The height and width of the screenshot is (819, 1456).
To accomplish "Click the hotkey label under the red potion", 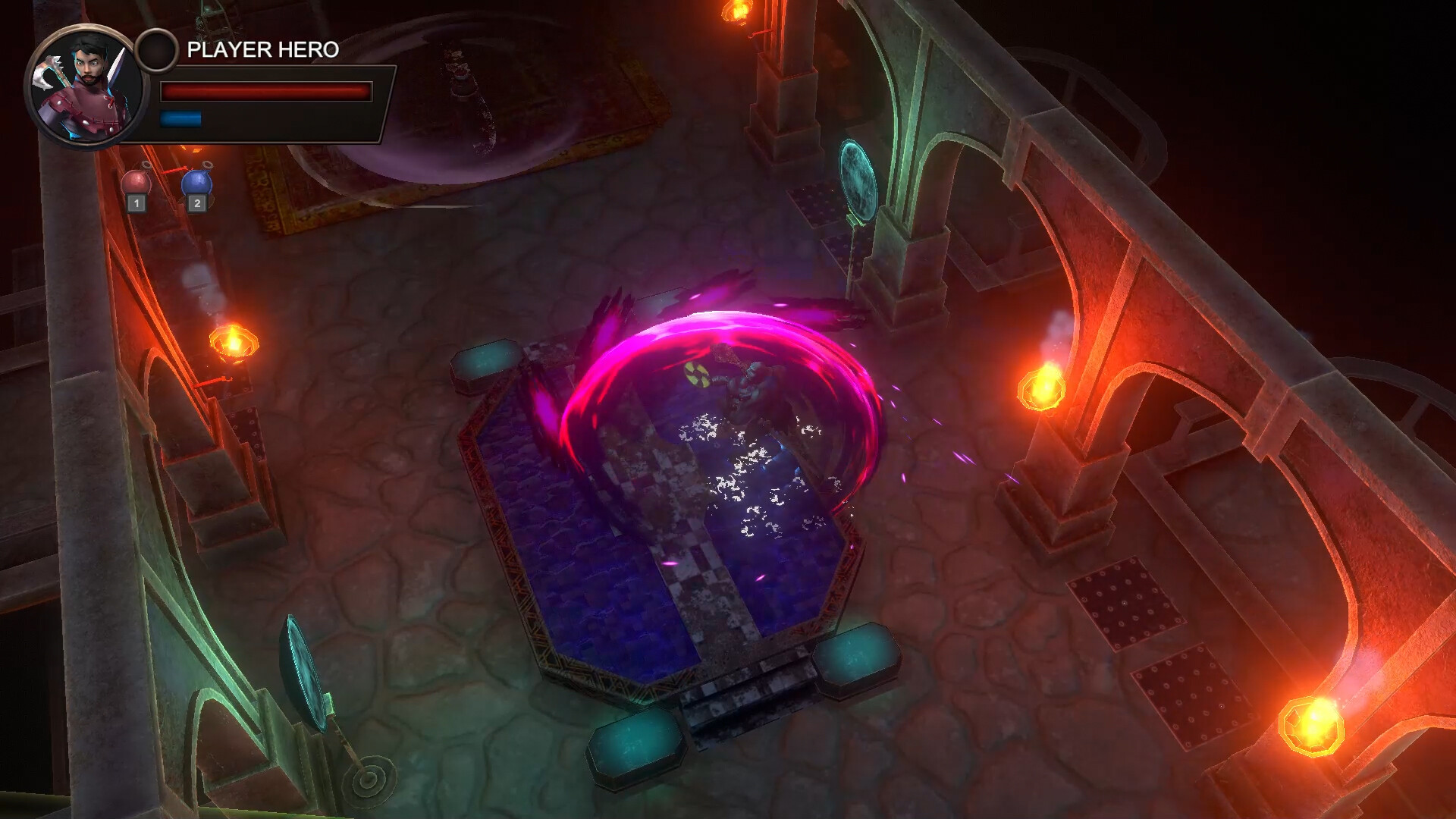I will pos(137,204).
